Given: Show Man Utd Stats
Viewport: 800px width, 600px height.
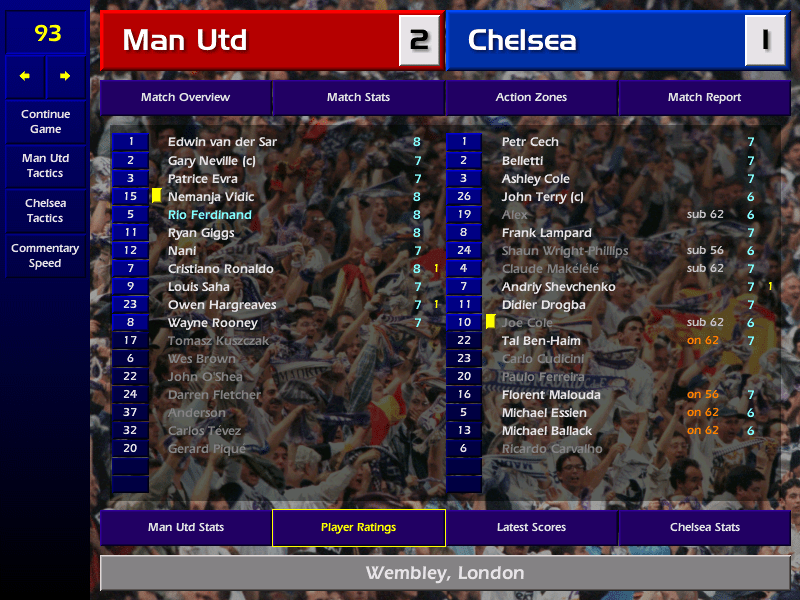Looking at the screenshot, I should [185, 527].
